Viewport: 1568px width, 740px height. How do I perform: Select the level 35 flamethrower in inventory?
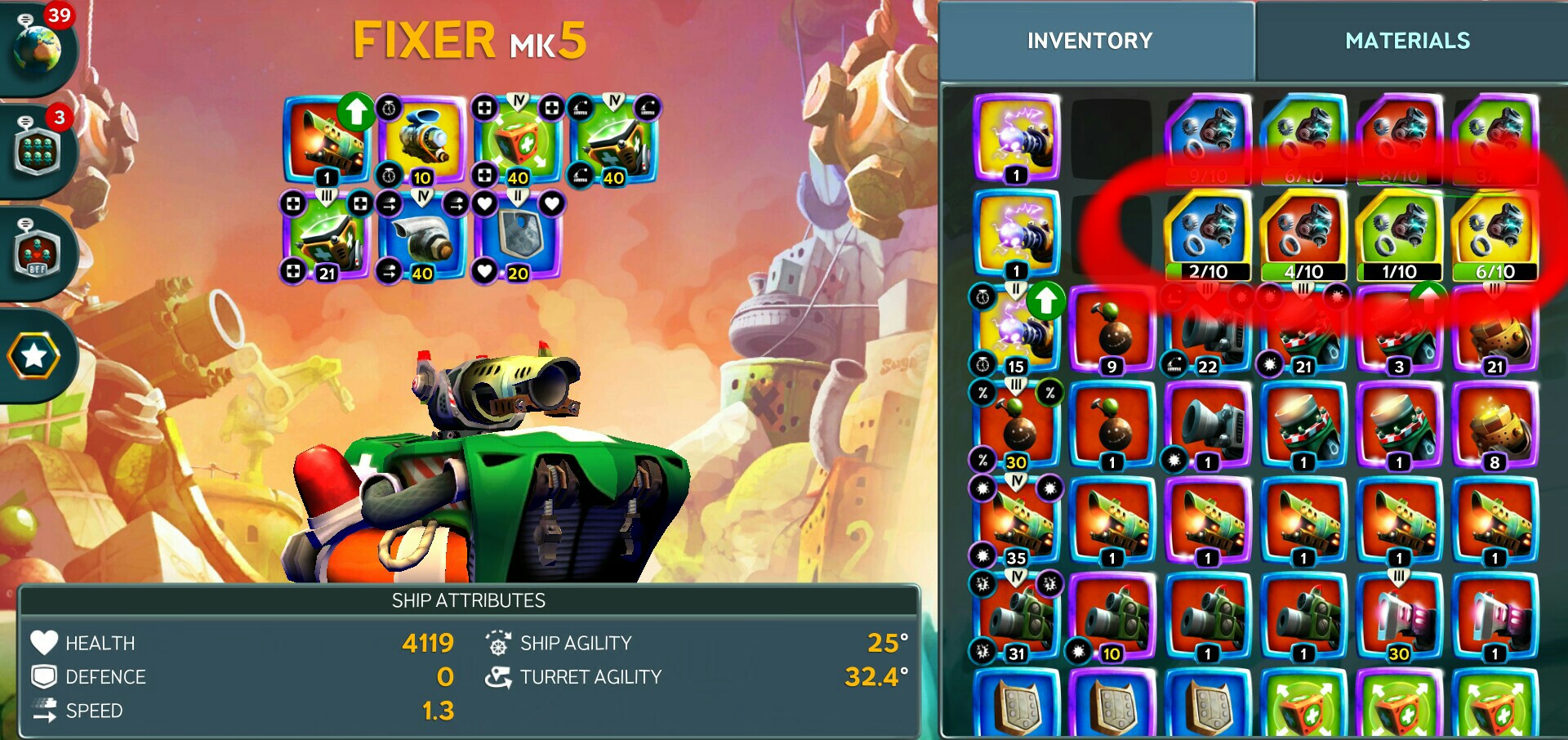1016,523
